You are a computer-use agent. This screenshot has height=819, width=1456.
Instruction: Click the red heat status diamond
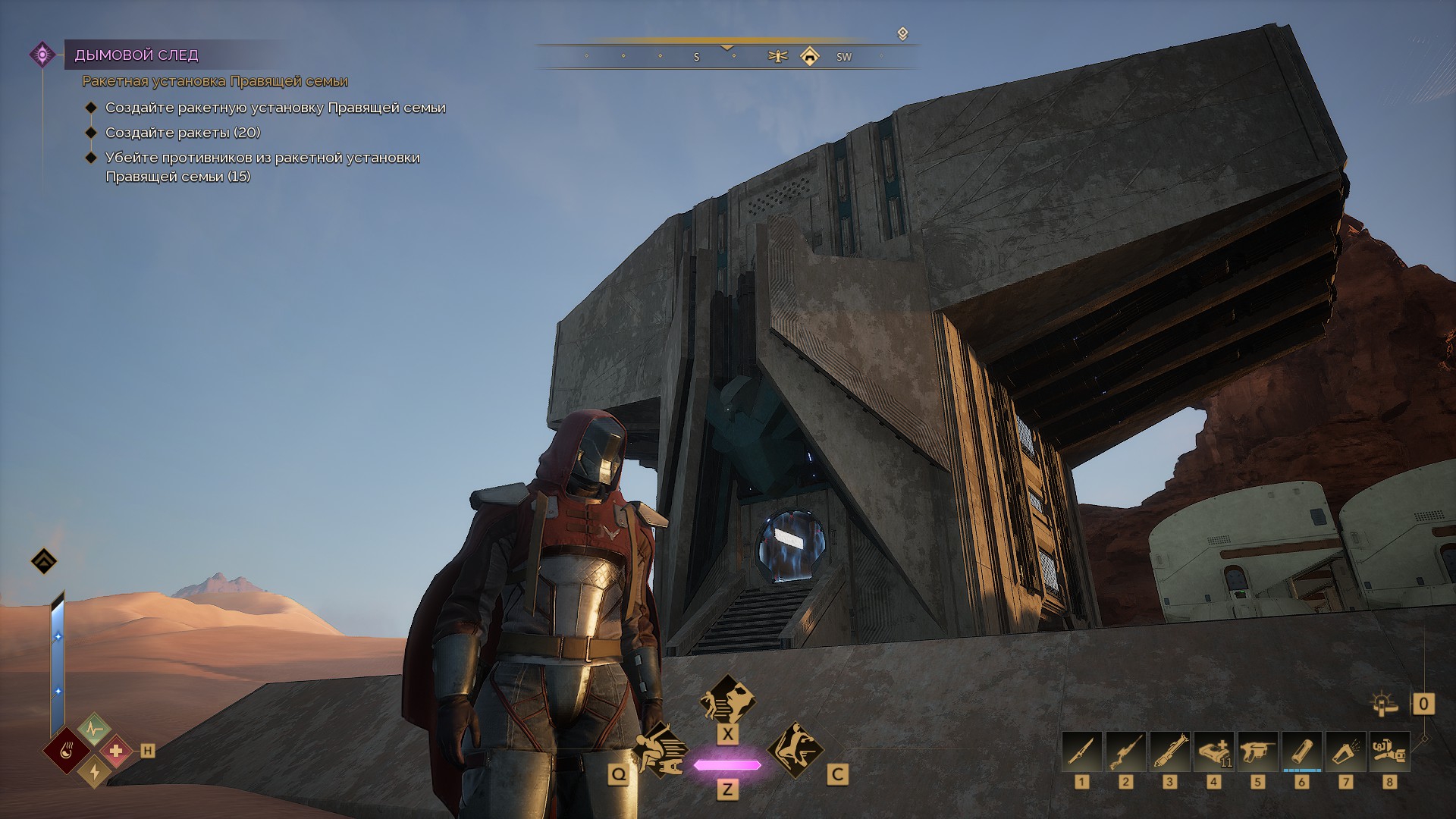pyautogui.click(x=67, y=752)
